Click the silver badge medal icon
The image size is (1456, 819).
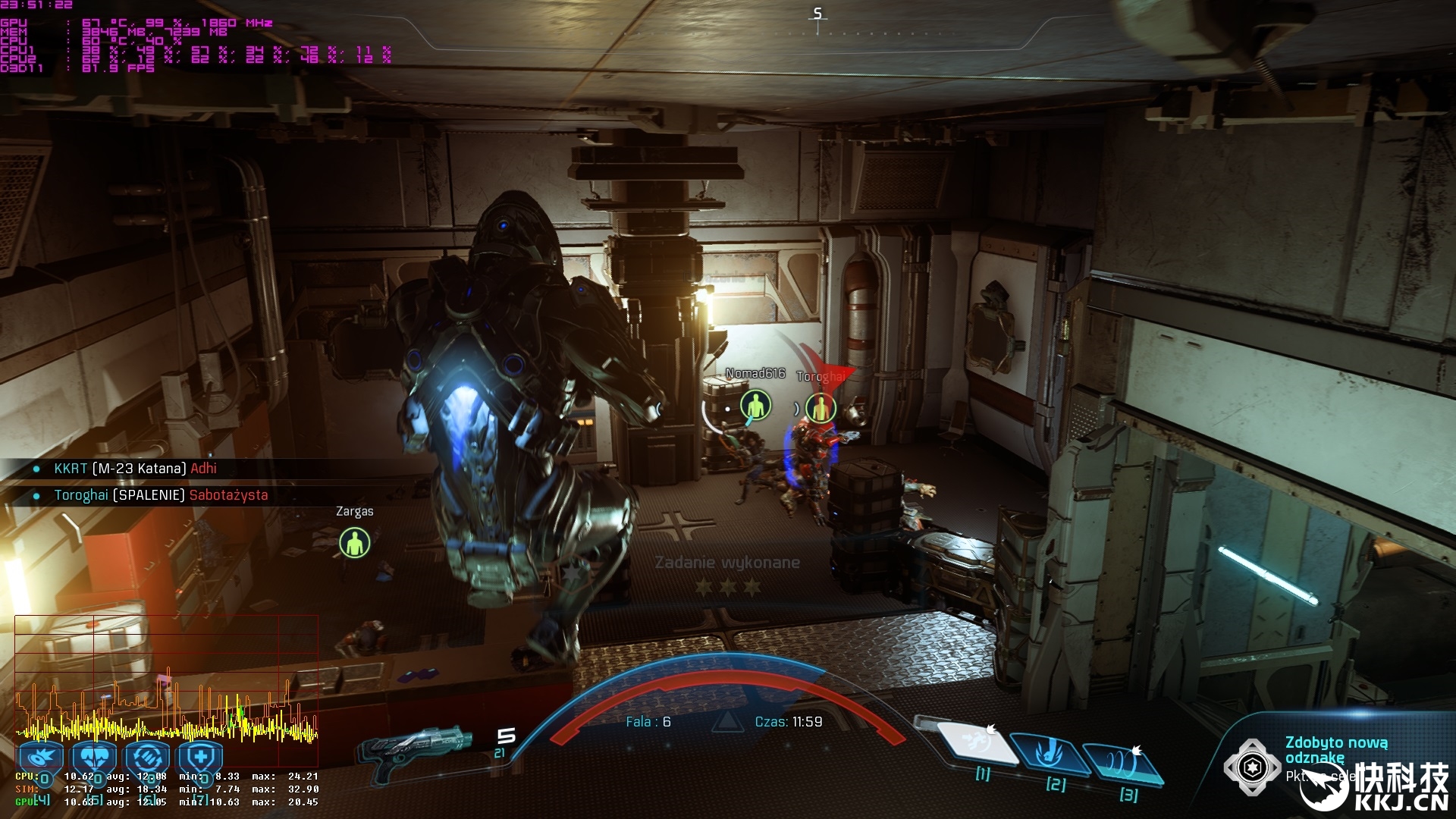[1251, 767]
